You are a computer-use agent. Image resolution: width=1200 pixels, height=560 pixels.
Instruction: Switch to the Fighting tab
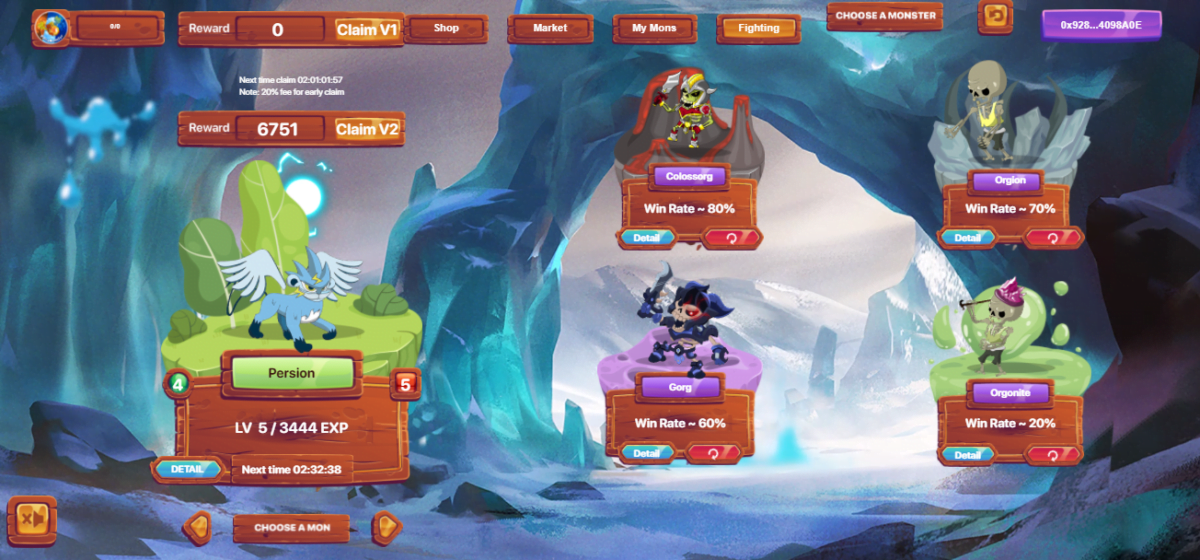pyautogui.click(x=758, y=28)
